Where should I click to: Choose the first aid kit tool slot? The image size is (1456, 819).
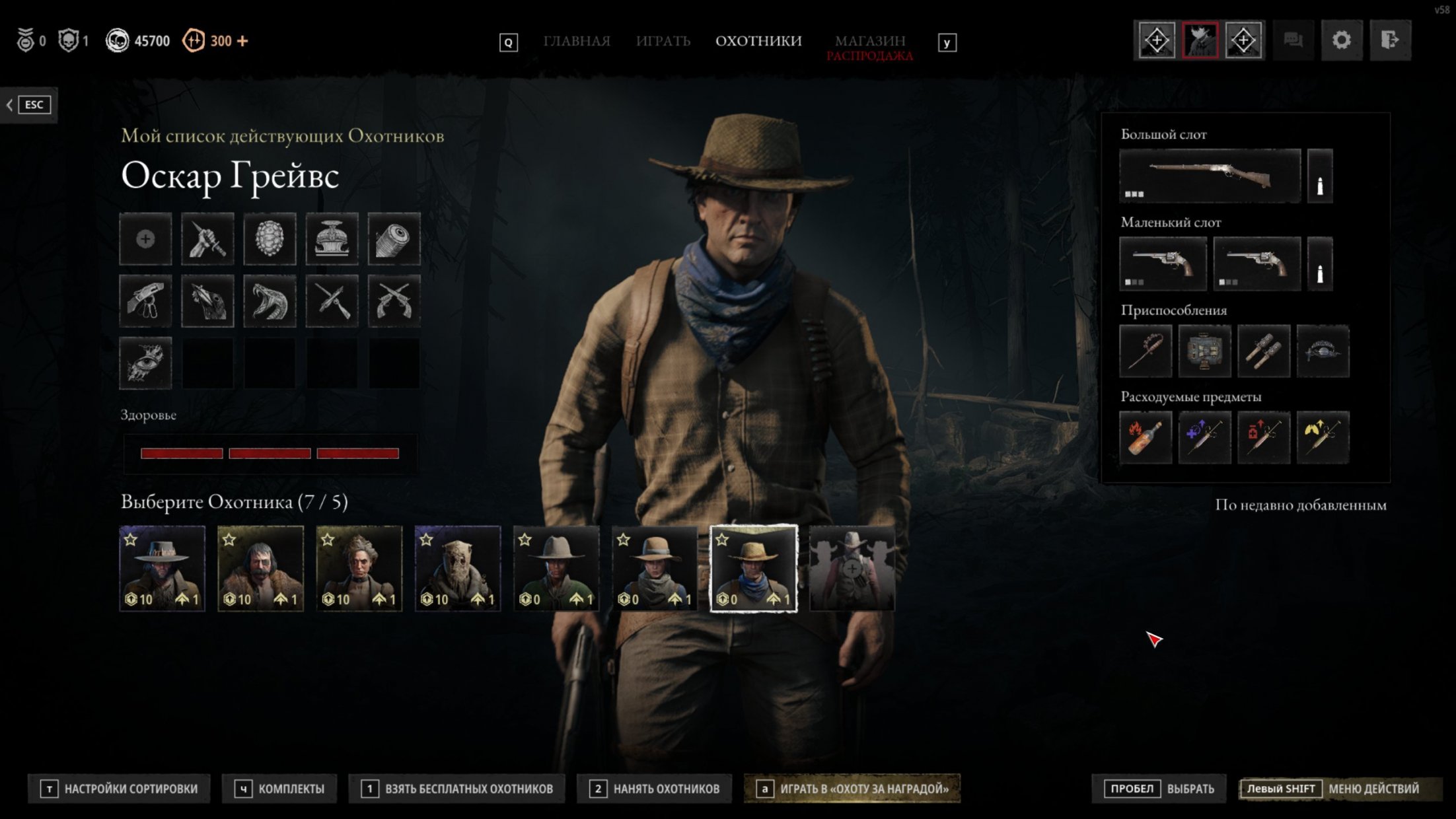click(x=1204, y=351)
